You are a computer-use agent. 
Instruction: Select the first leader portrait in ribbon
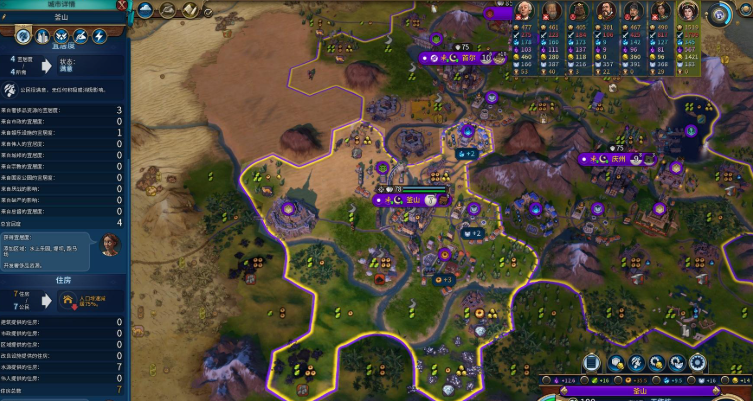click(x=523, y=10)
